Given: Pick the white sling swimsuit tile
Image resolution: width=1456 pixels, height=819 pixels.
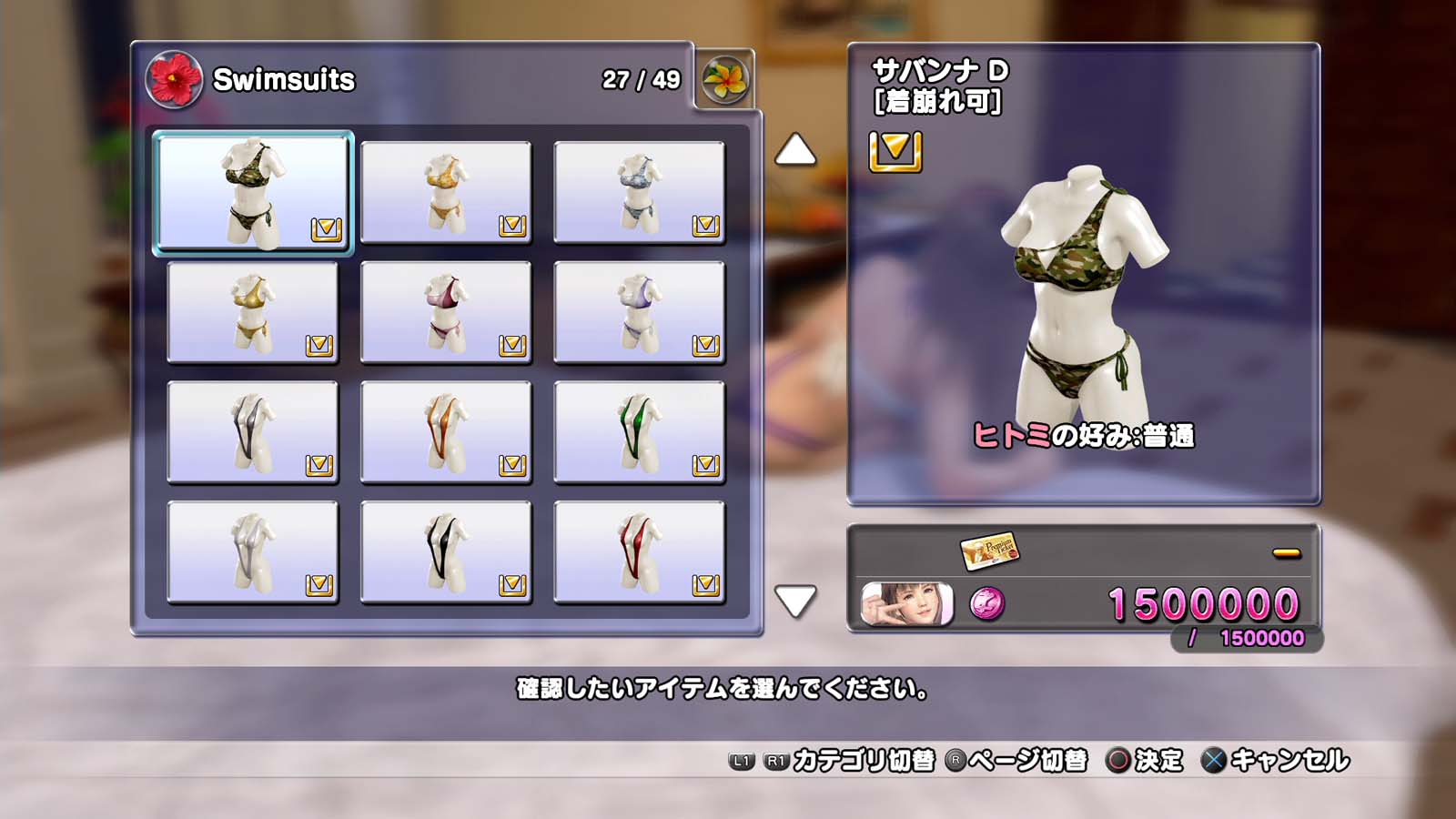Looking at the screenshot, I should (x=253, y=552).
